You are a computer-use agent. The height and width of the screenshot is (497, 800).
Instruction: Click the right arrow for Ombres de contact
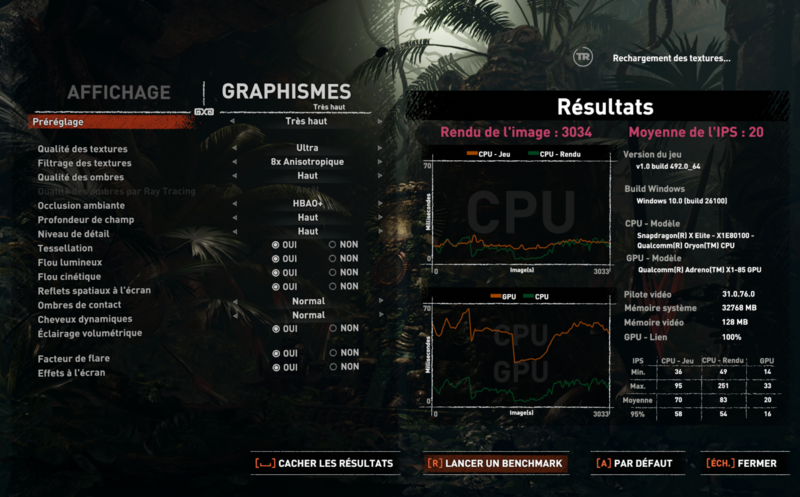(x=382, y=301)
